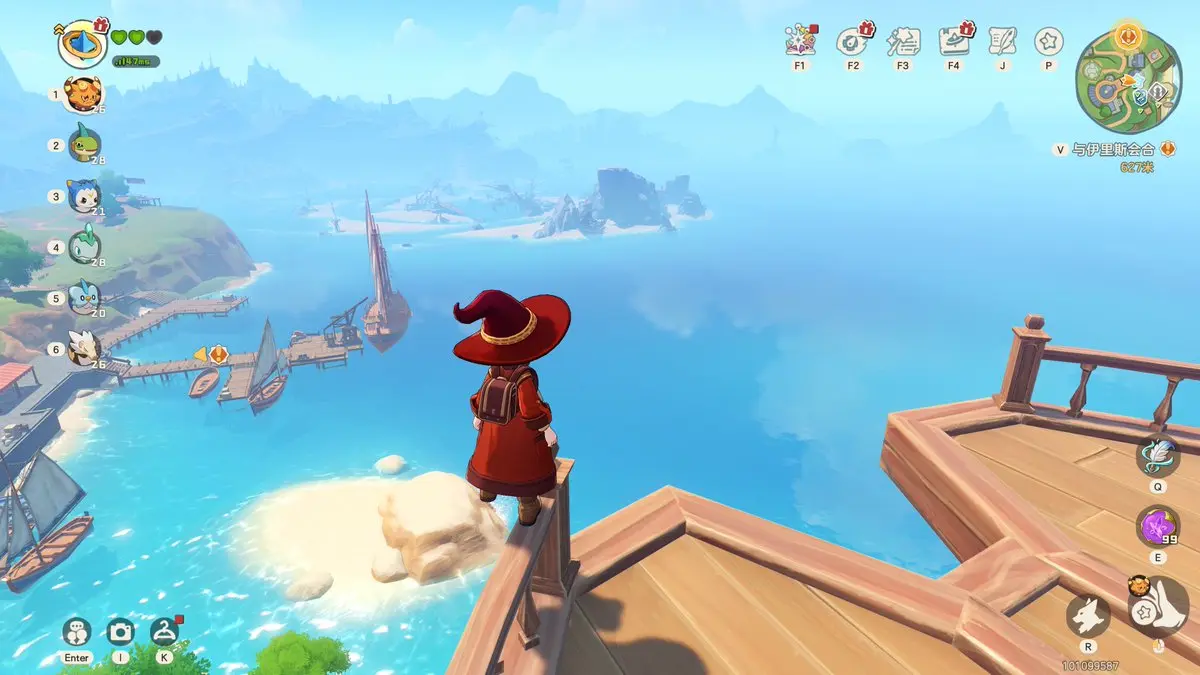Use the purple star item with 99 count

tap(1157, 525)
